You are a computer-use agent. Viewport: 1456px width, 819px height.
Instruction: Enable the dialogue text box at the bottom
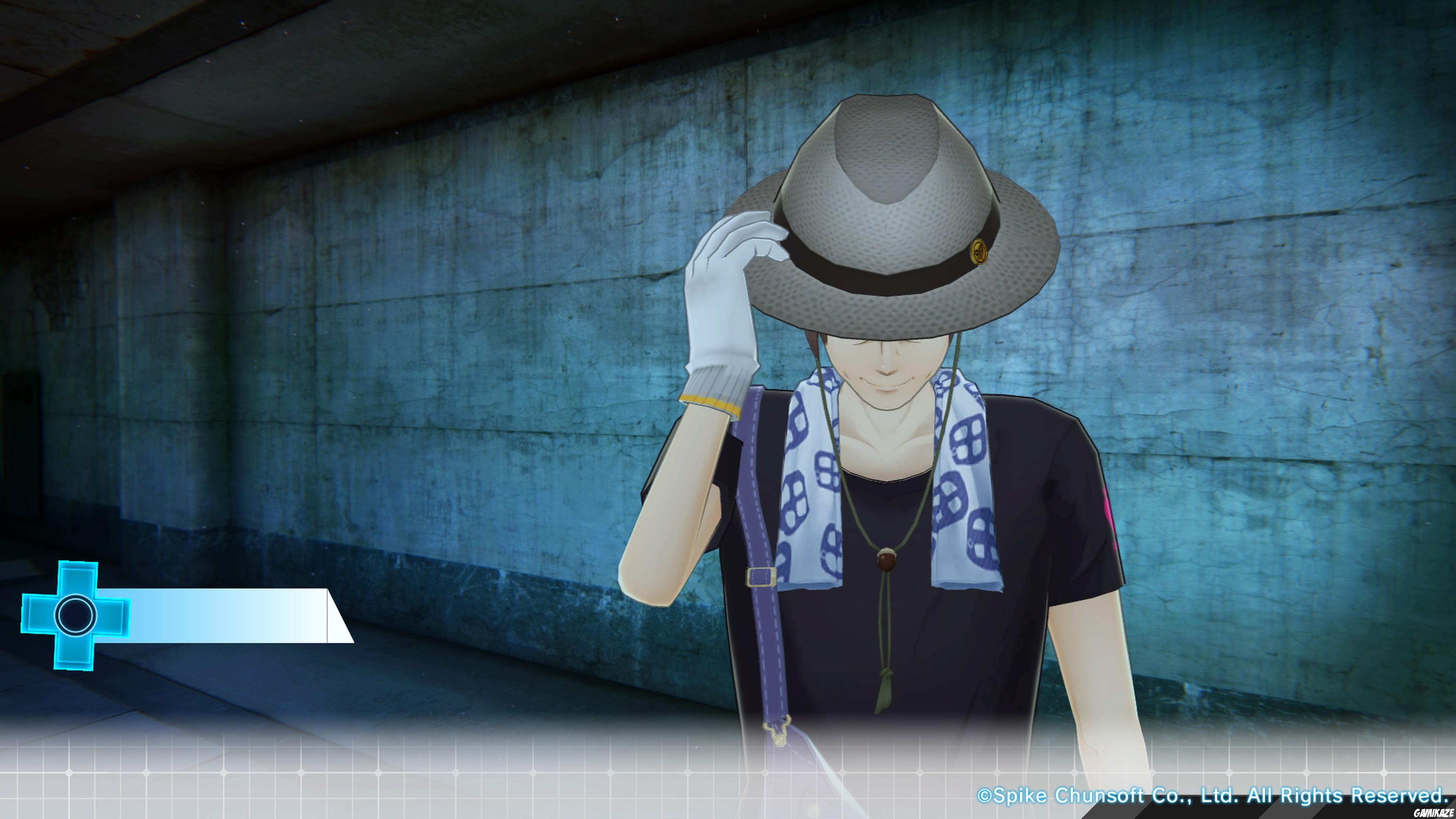(x=728, y=780)
